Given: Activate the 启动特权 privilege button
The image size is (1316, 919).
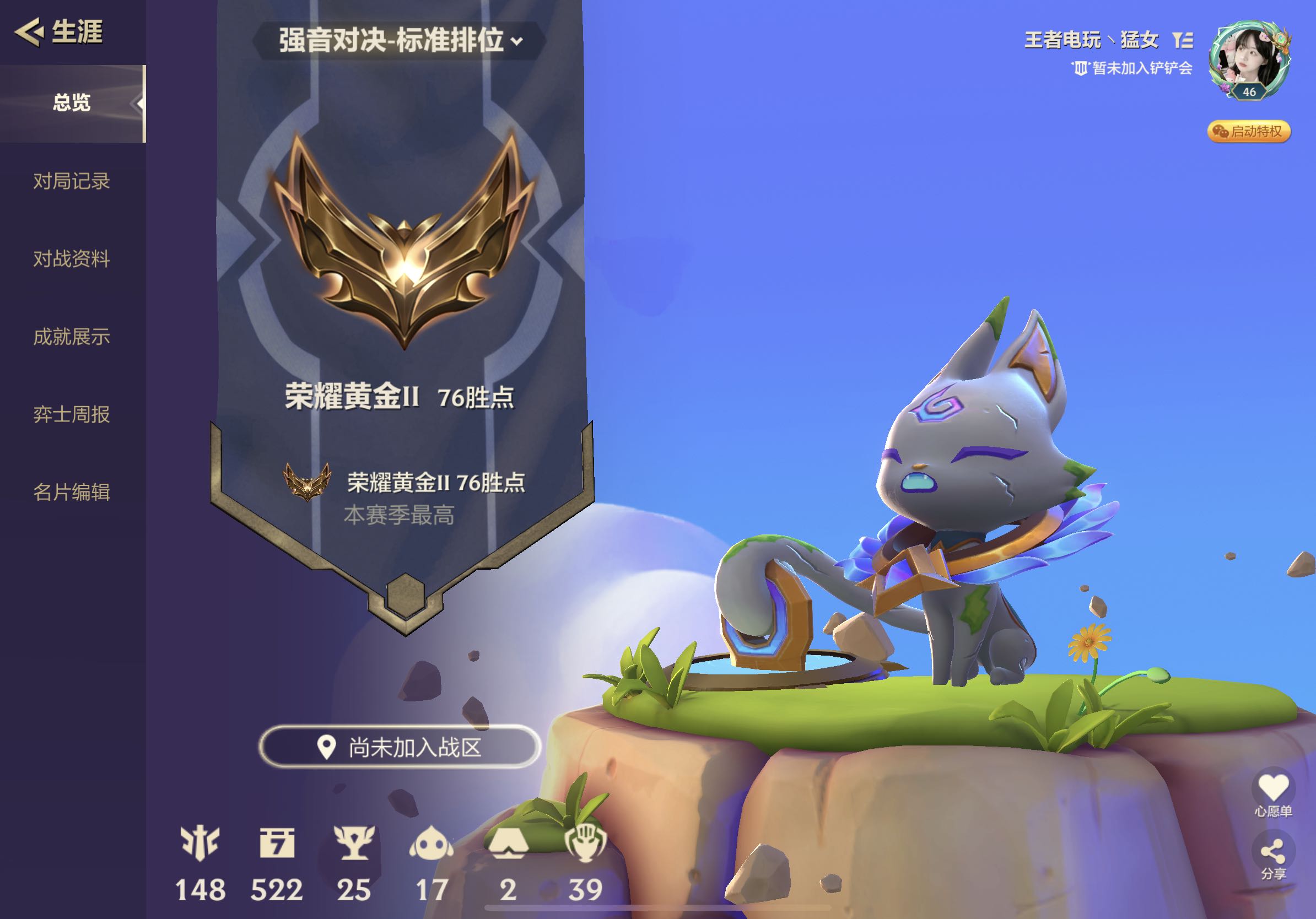Looking at the screenshot, I should pyautogui.click(x=1249, y=132).
